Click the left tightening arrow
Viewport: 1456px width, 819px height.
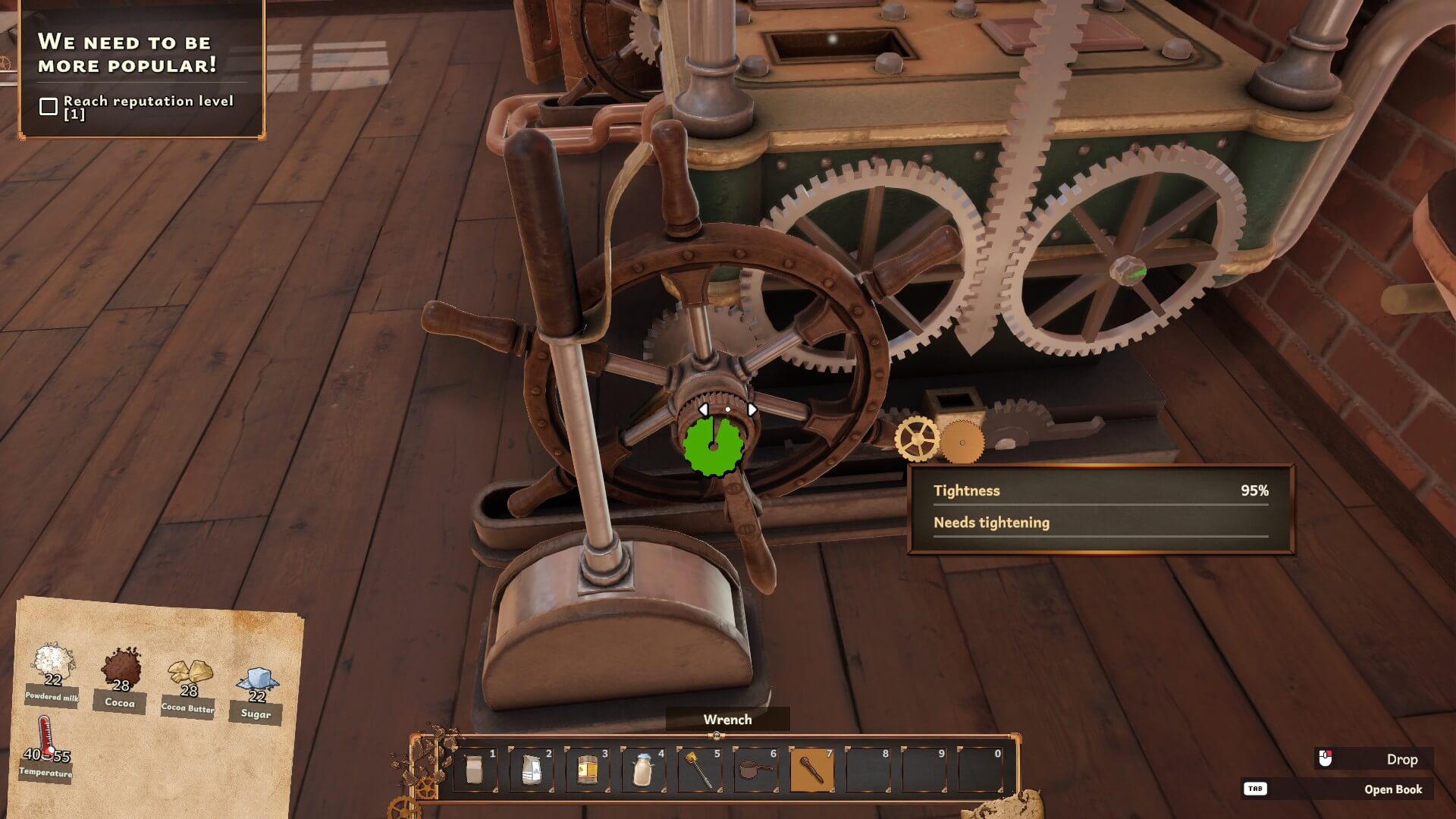click(x=703, y=409)
